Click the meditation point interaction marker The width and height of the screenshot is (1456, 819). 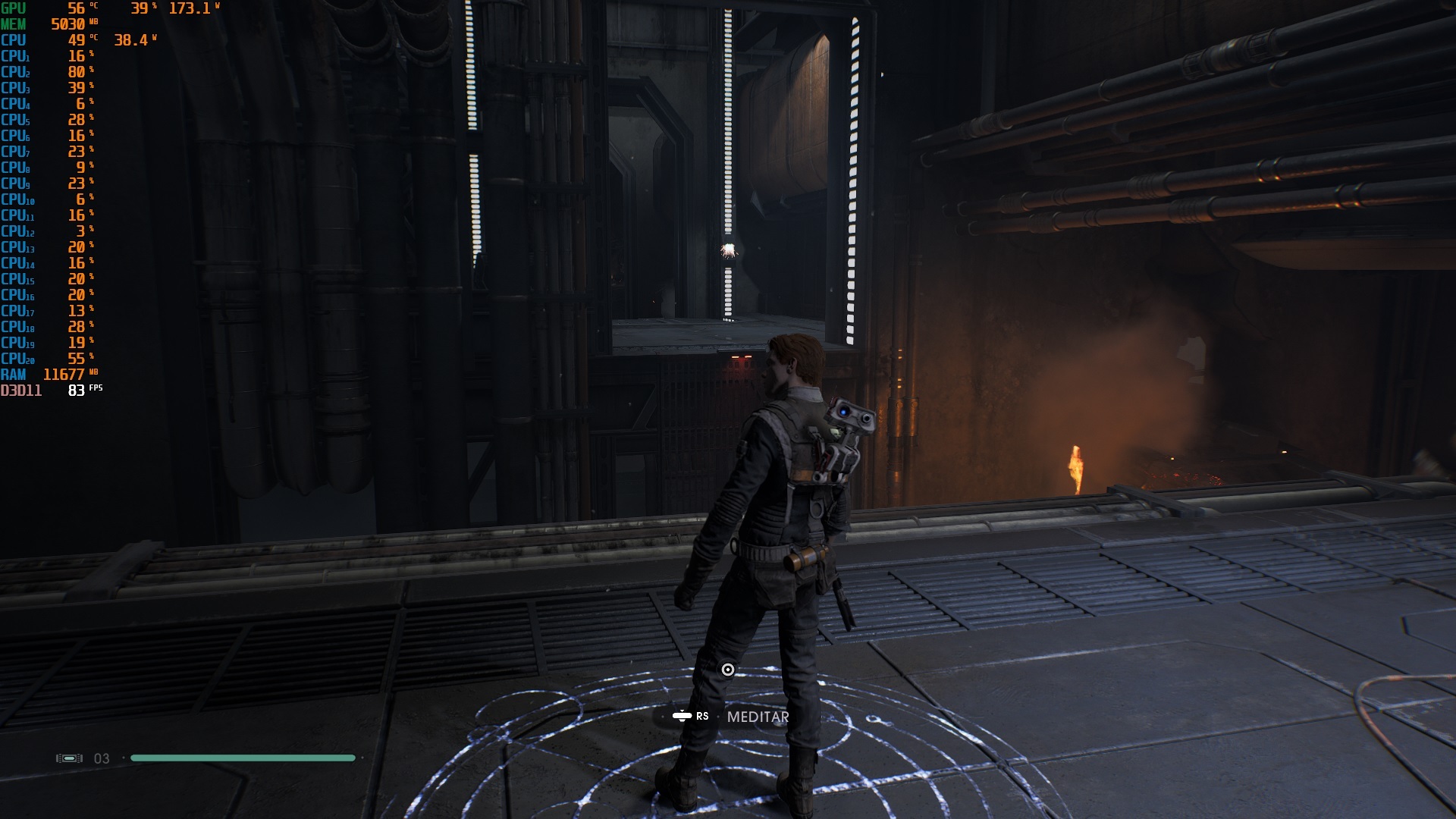pos(728,670)
